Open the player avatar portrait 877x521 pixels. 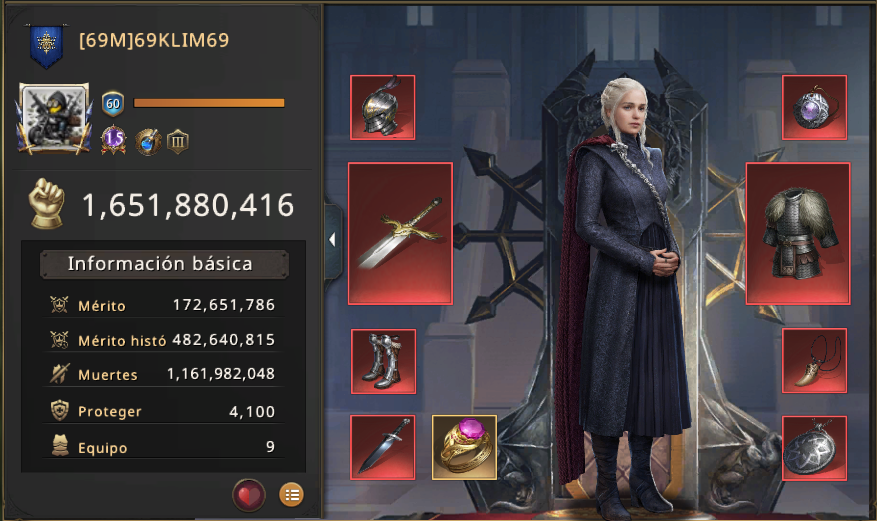click(55, 118)
